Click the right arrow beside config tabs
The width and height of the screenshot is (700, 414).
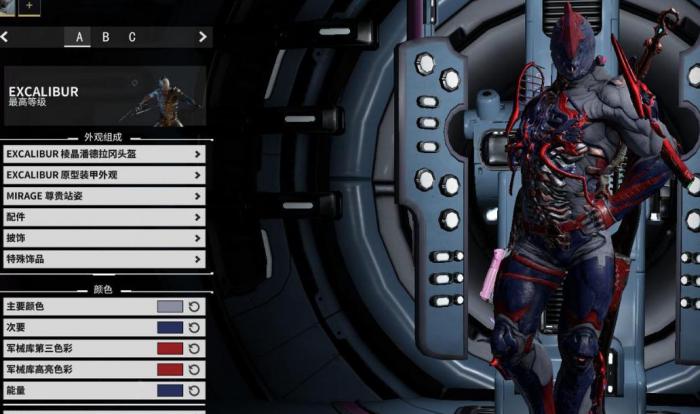click(203, 37)
